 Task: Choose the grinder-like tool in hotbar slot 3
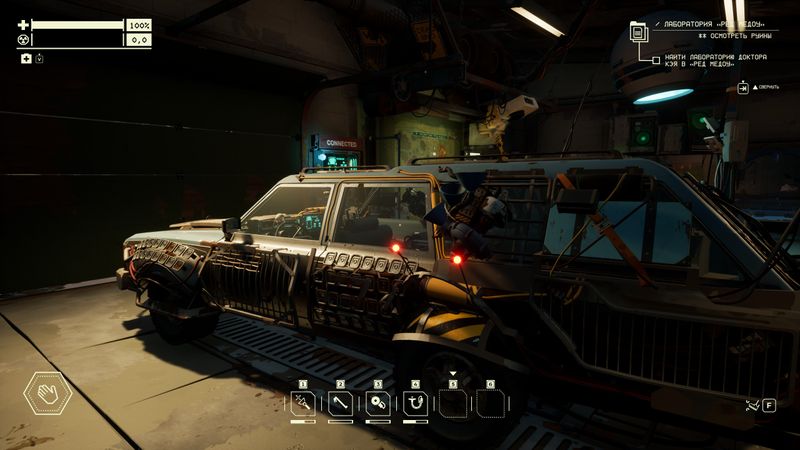coord(378,403)
